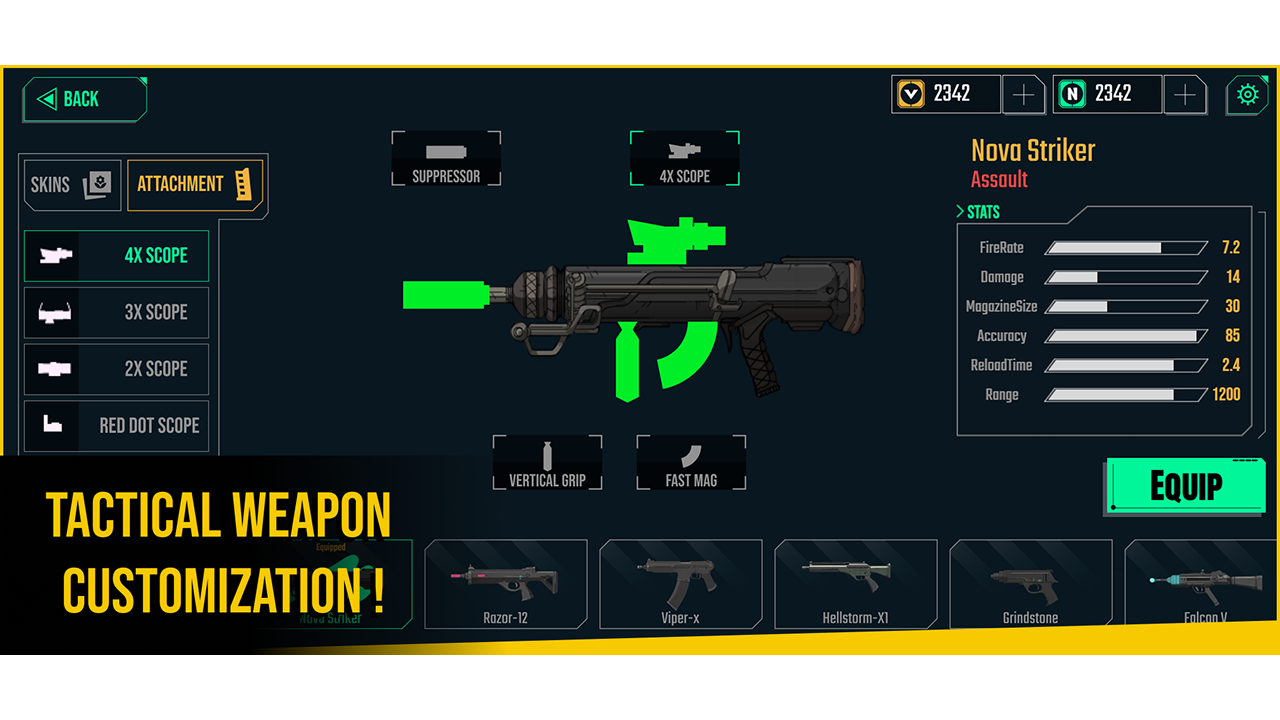The height and width of the screenshot is (720, 1280).
Task: Select the Grindstone weapon thumbnail
Action: [x=1031, y=584]
